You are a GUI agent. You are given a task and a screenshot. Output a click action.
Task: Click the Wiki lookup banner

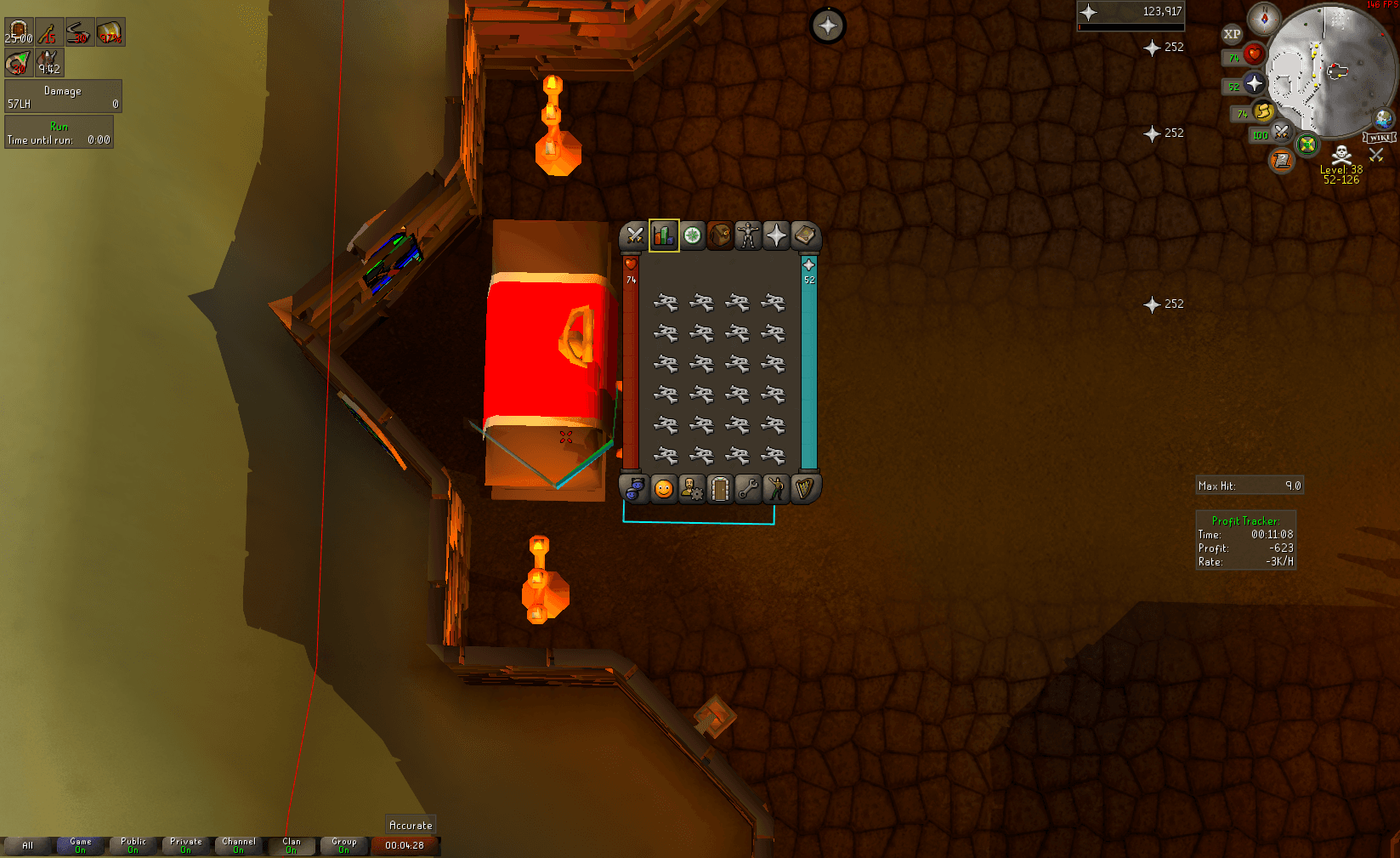(x=1379, y=138)
